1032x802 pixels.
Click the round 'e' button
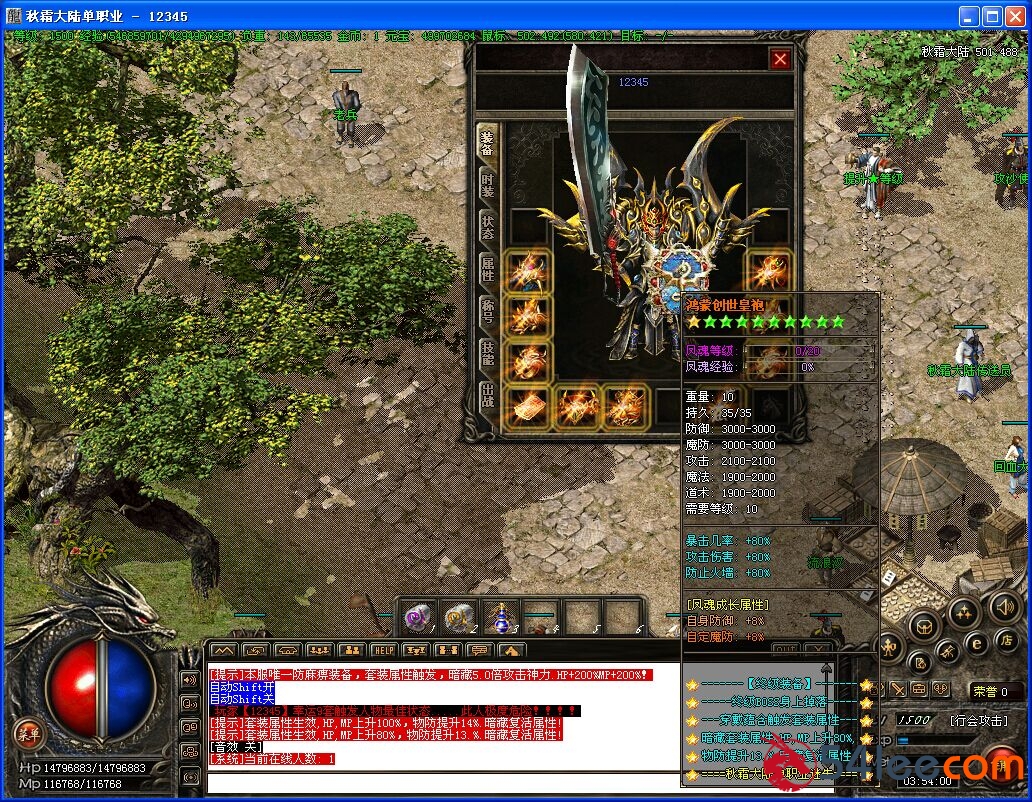coord(978,643)
